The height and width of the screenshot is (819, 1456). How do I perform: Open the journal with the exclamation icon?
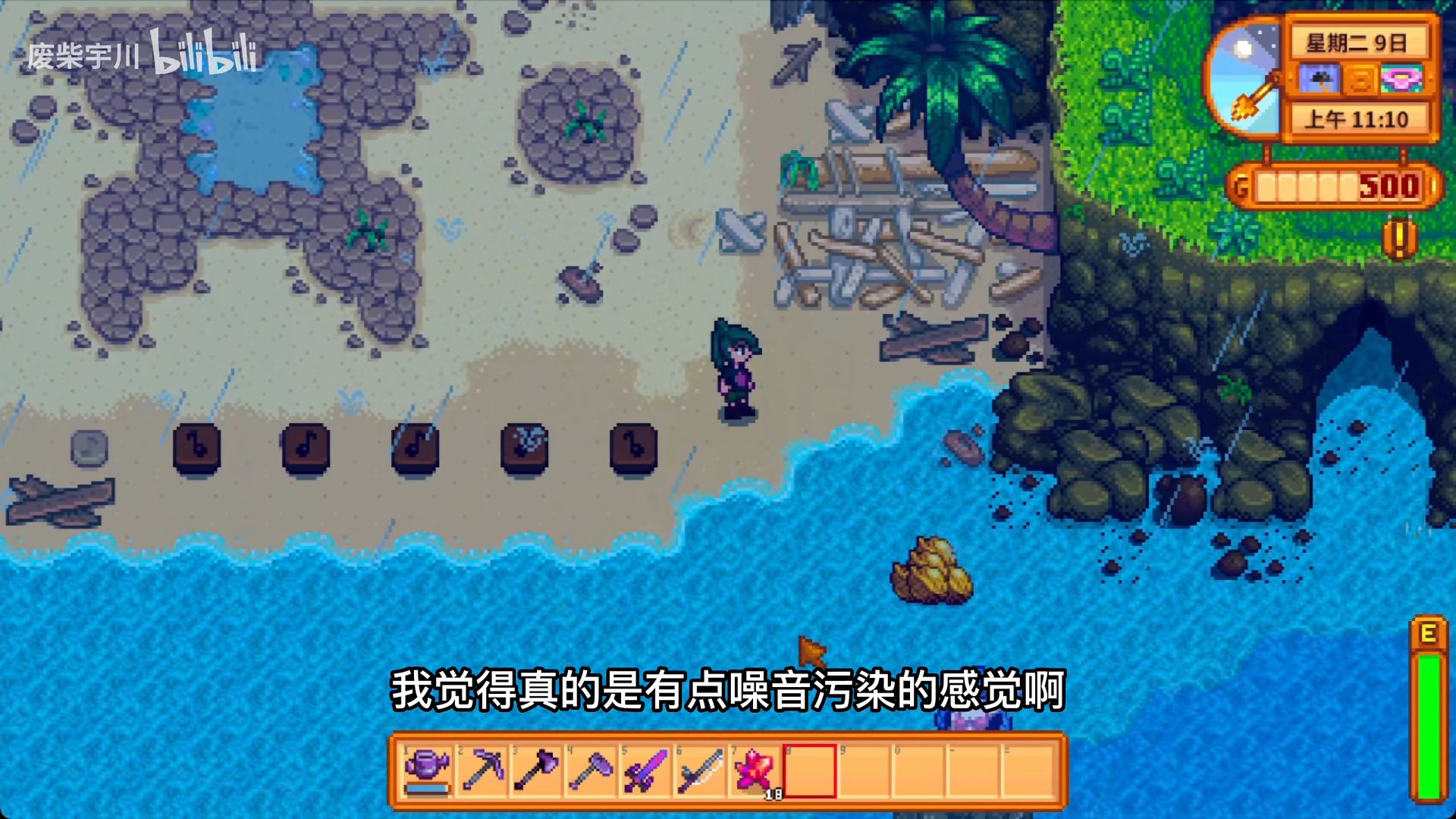click(1399, 239)
